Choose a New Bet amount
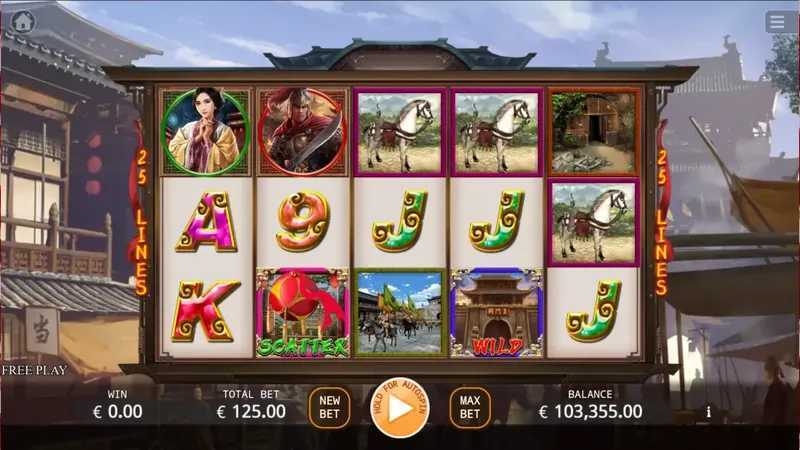The image size is (800, 450). click(329, 408)
